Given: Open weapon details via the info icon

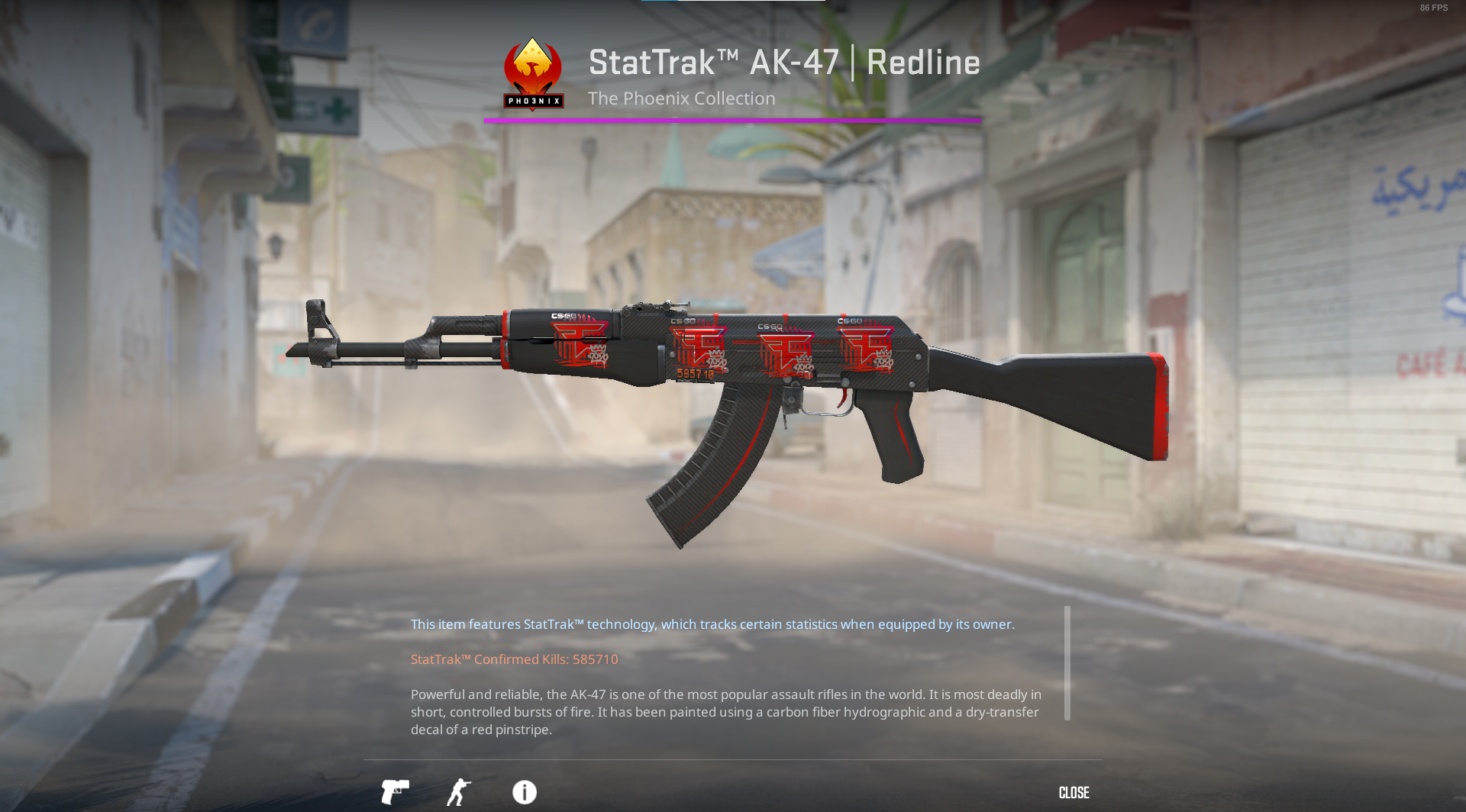Looking at the screenshot, I should click(524, 792).
